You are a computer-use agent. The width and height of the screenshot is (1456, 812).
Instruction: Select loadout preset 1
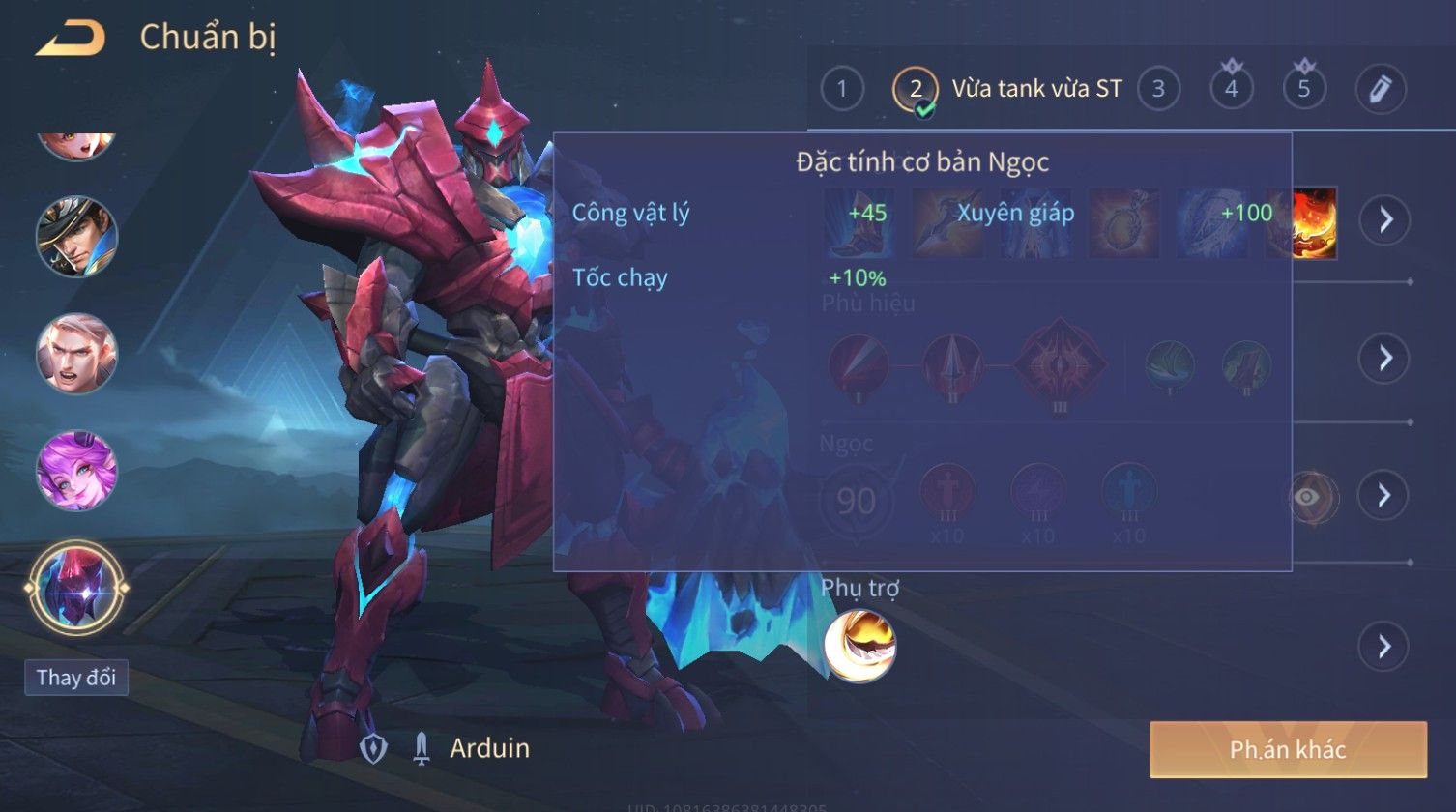coord(841,90)
